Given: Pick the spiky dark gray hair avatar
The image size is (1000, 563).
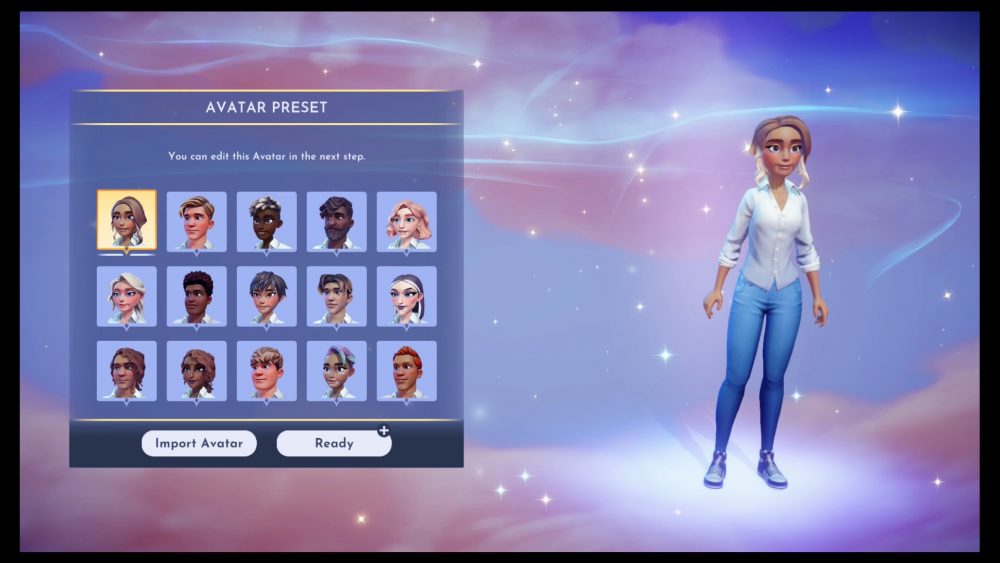Looking at the screenshot, I should click(266, 295).
